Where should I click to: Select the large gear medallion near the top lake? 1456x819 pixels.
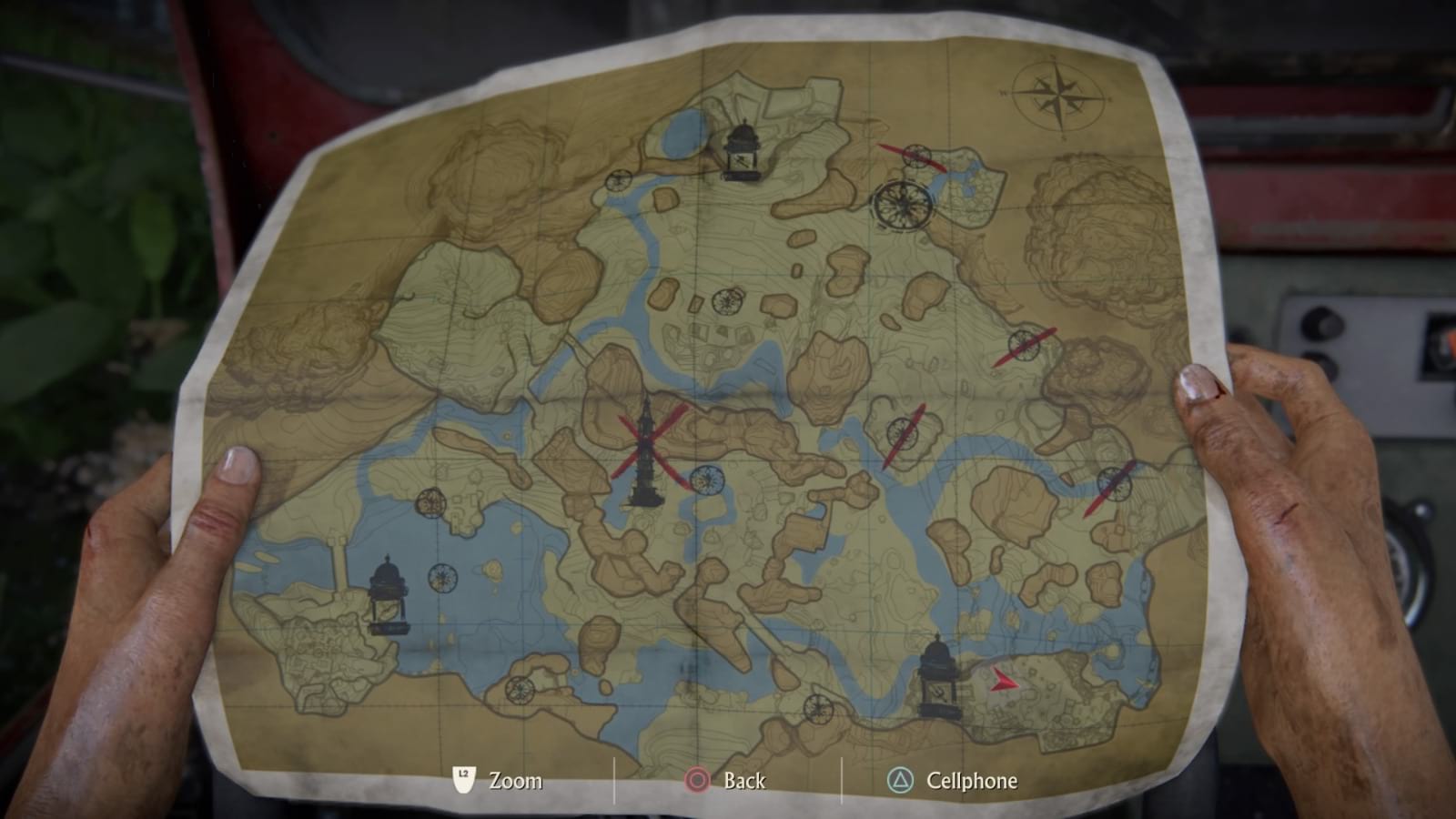(x=901, y=206)
